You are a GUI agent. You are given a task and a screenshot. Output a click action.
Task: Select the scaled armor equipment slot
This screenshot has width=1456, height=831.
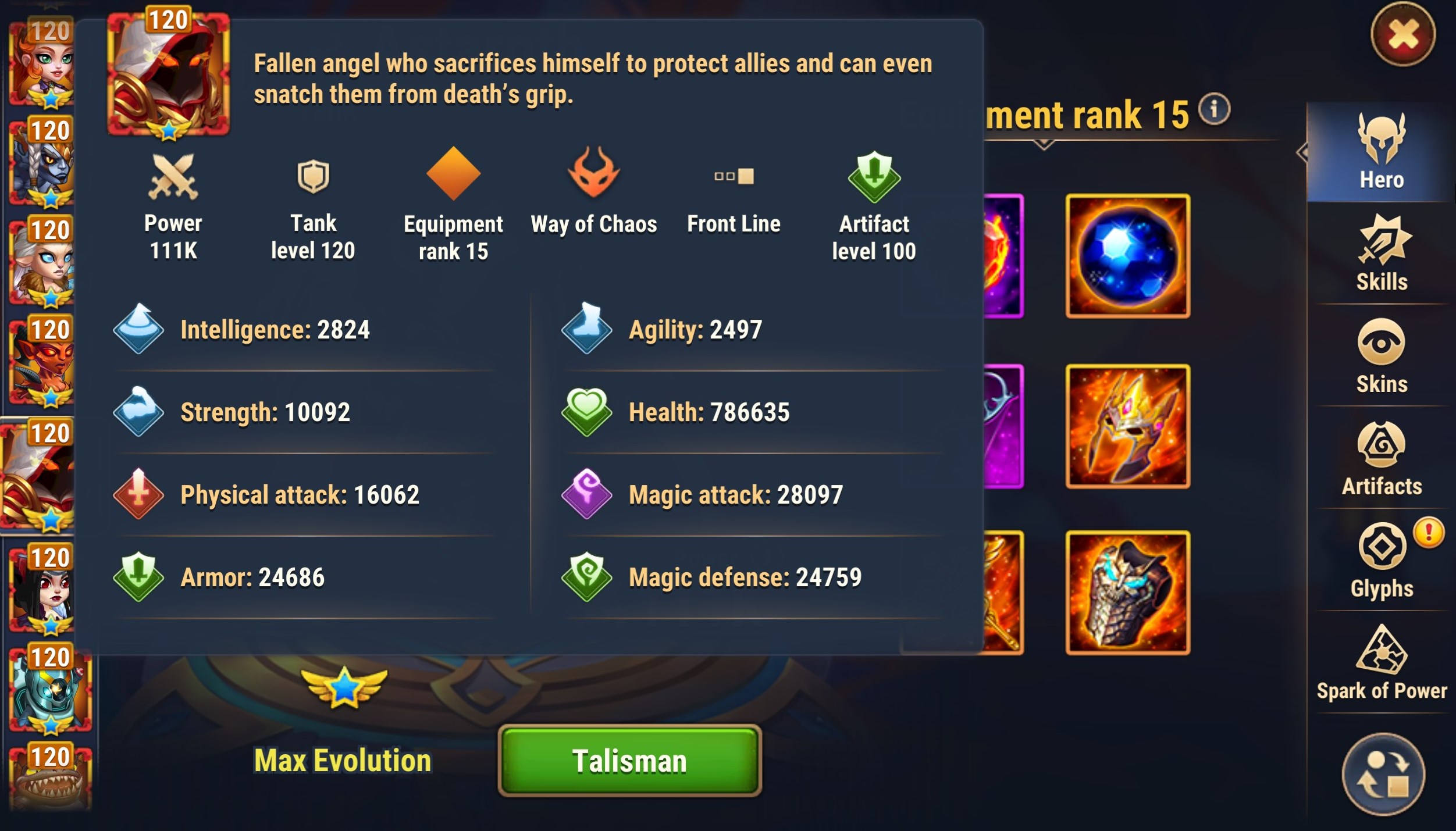(1127, 593)
